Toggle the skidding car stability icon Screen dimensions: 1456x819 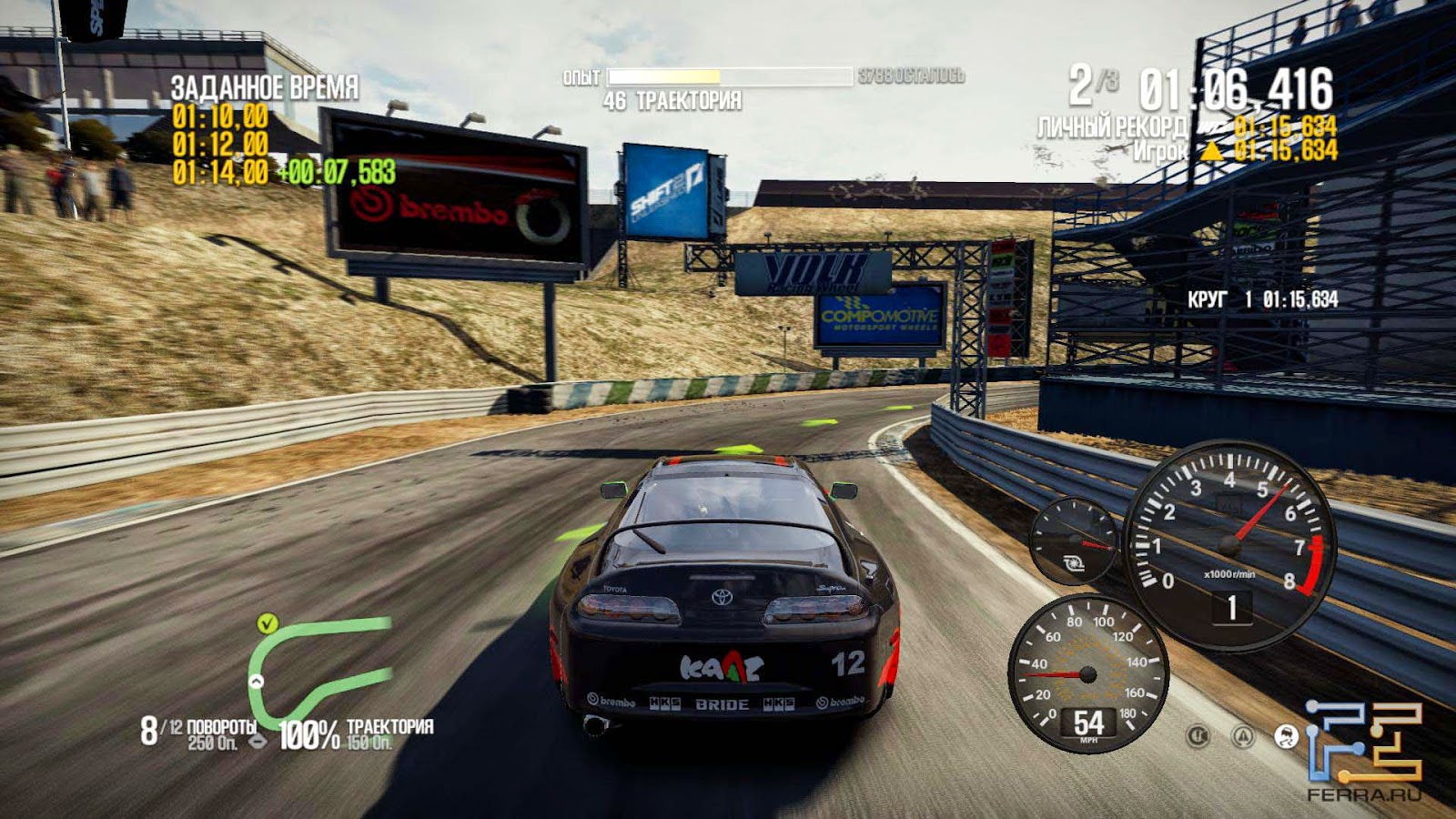tap(1286, 736)
